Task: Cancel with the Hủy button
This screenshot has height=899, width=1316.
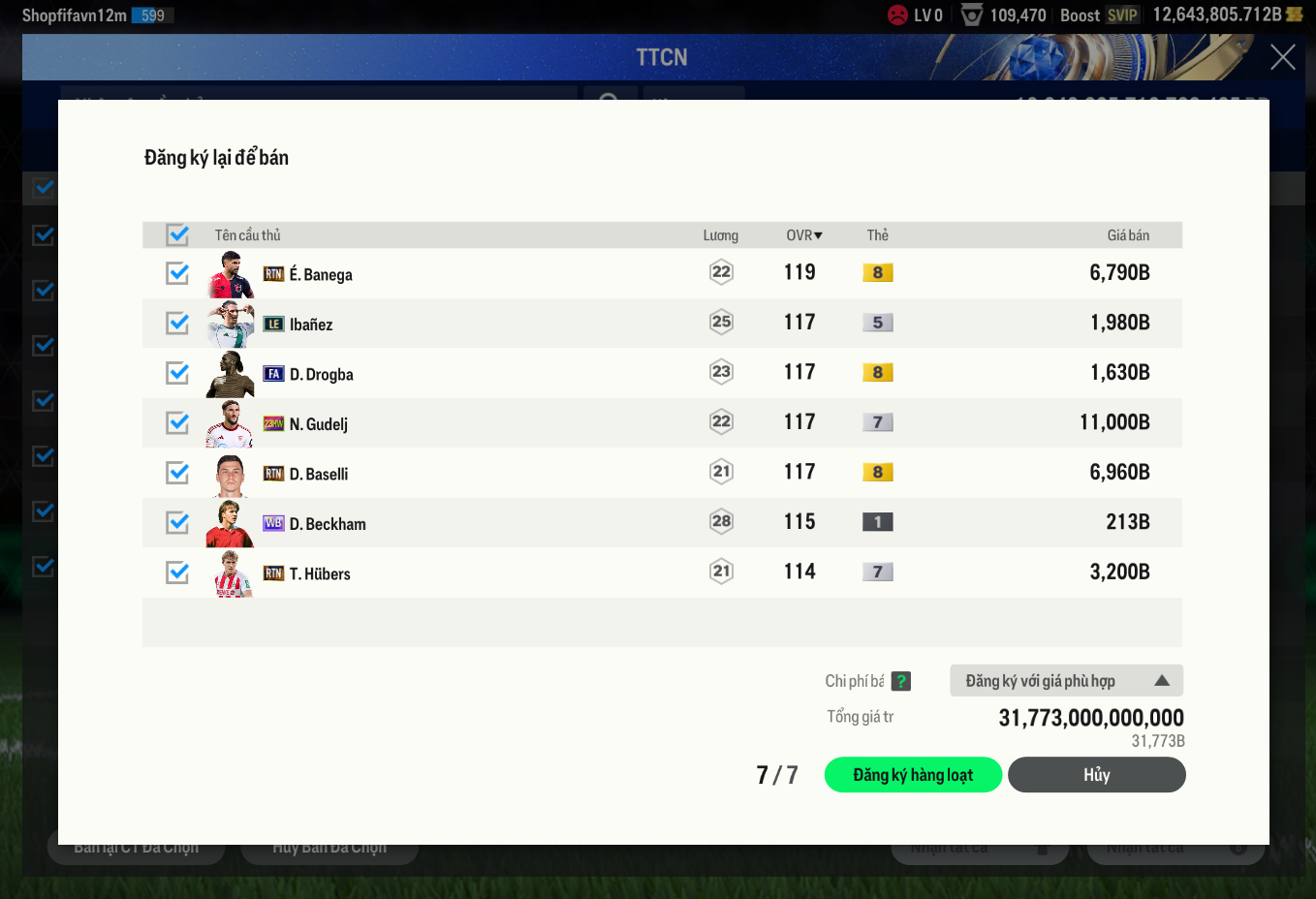Action: [x=1096, y=775]
